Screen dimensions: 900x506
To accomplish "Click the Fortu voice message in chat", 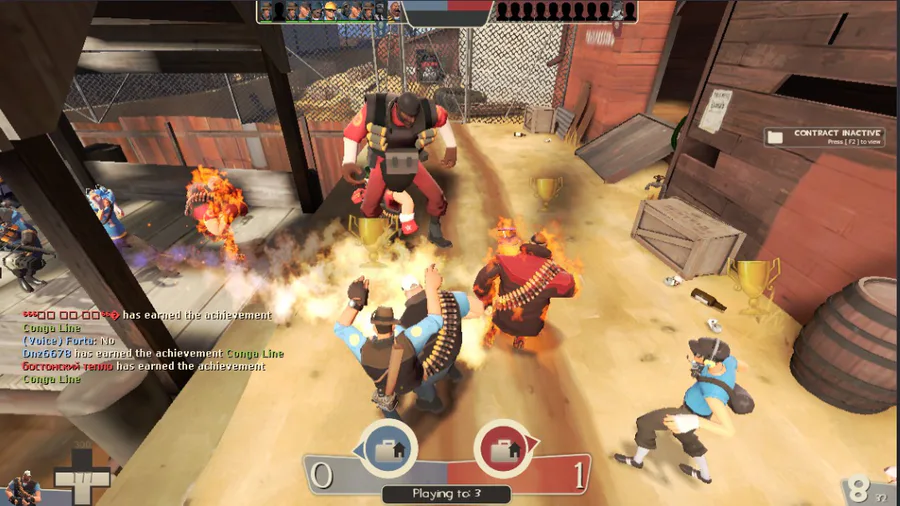I will [x=68, y=341].
